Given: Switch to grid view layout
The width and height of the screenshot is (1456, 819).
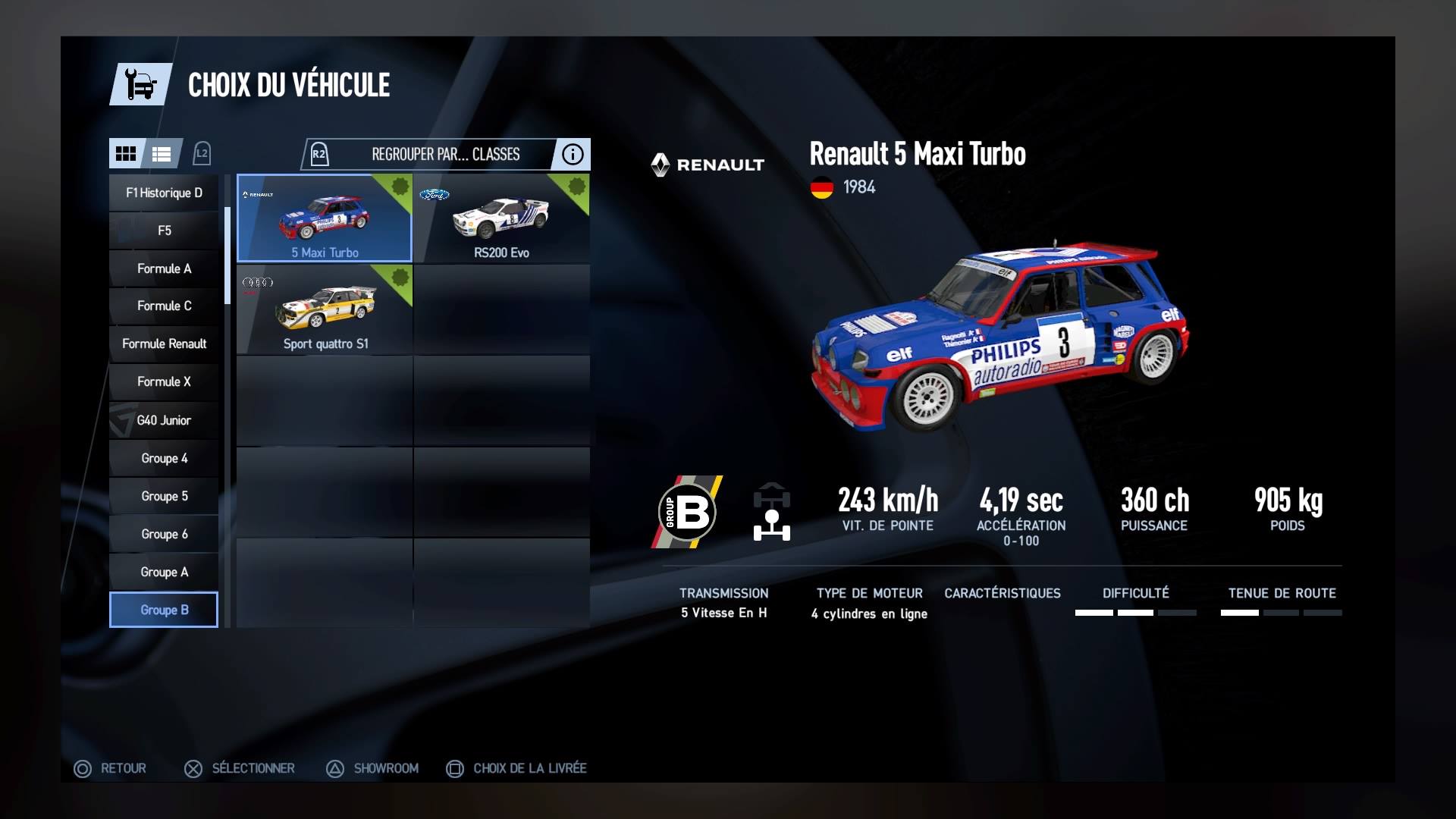Looking at the screenshot, I should click(x=126, y=154).
